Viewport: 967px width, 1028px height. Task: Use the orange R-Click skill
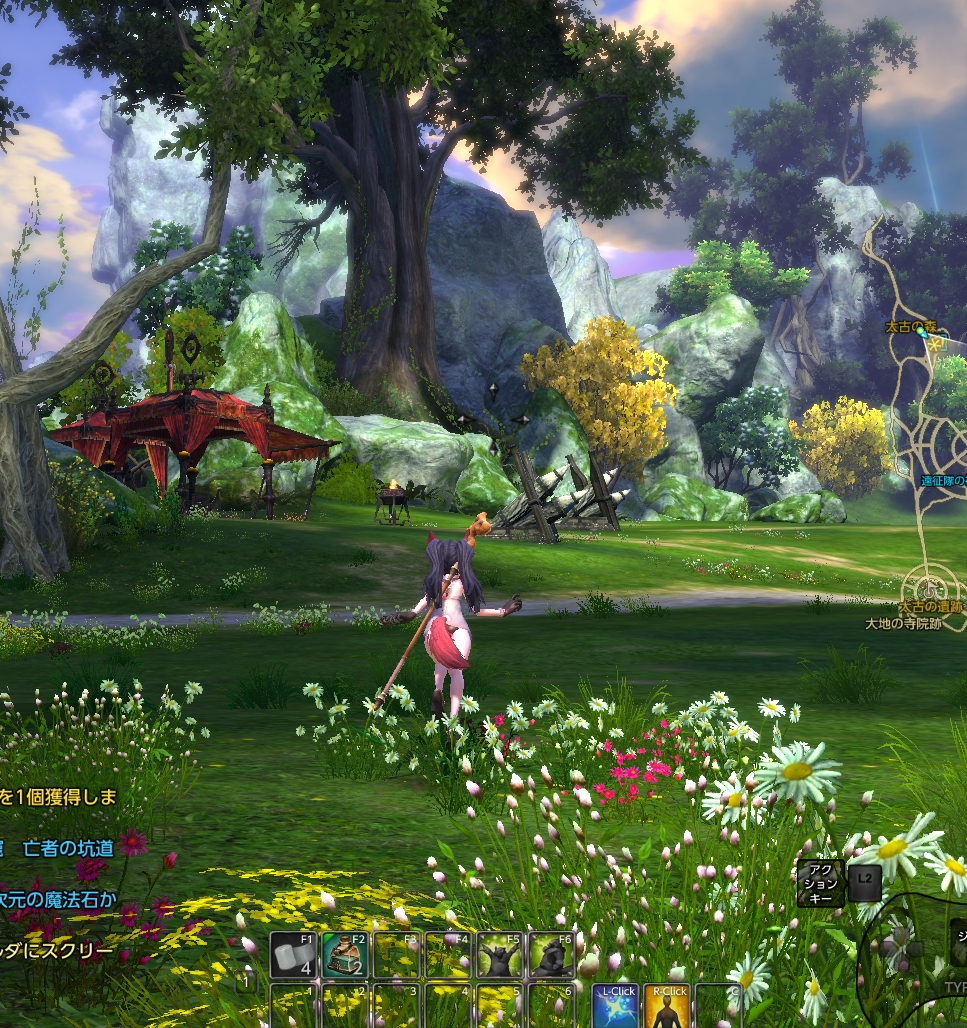click(x=667, y=1006)
